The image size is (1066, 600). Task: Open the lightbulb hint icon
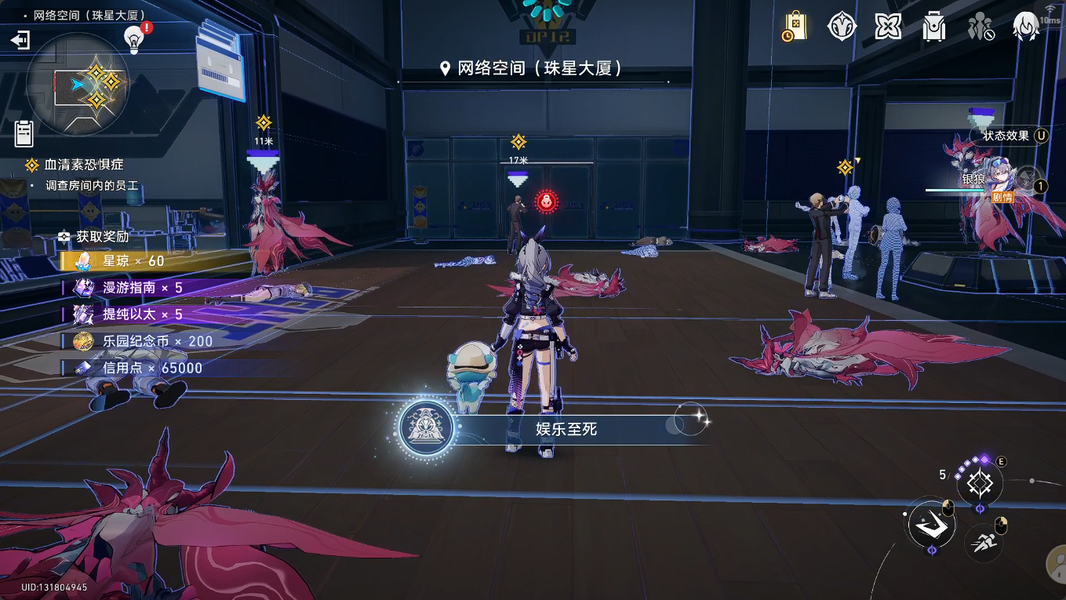coord(134,38)
